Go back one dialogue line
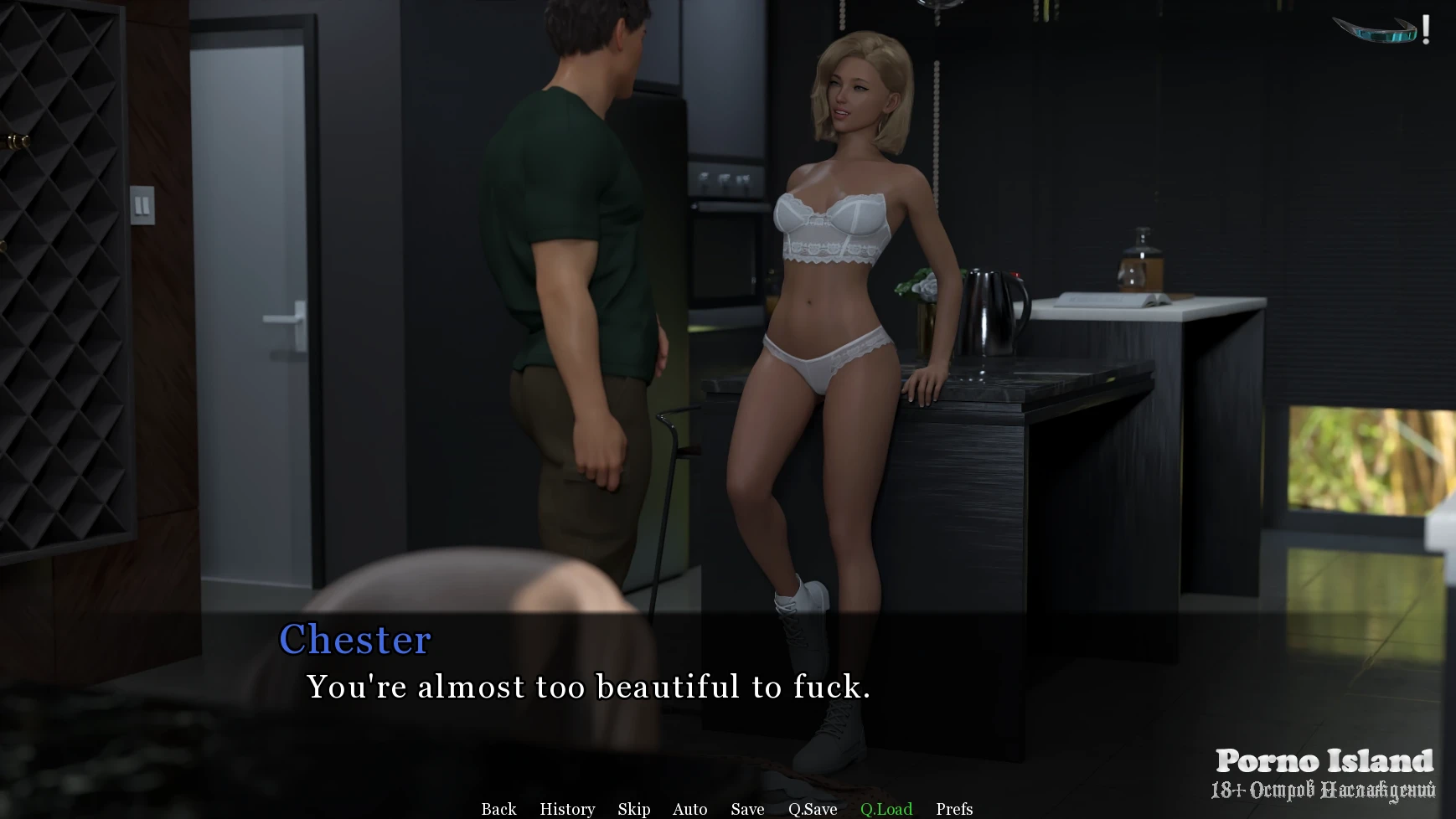This screenshot has width=1456, height=819. [x=498, y=809]
